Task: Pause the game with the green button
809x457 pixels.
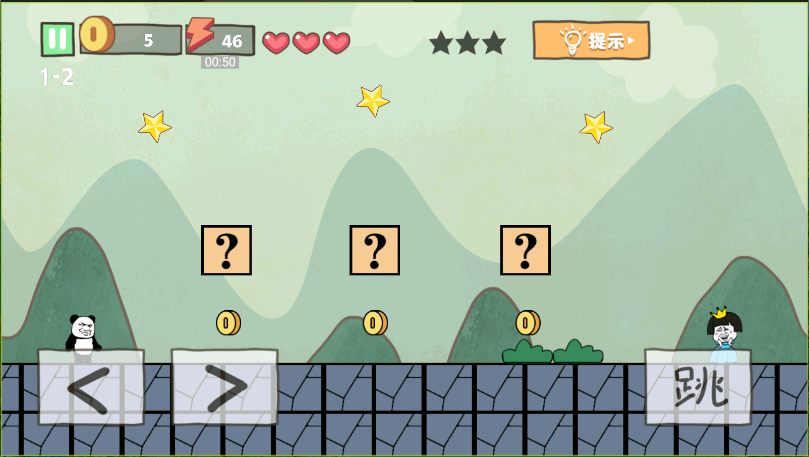Action: pyautogui.click(x=57, y=39)
